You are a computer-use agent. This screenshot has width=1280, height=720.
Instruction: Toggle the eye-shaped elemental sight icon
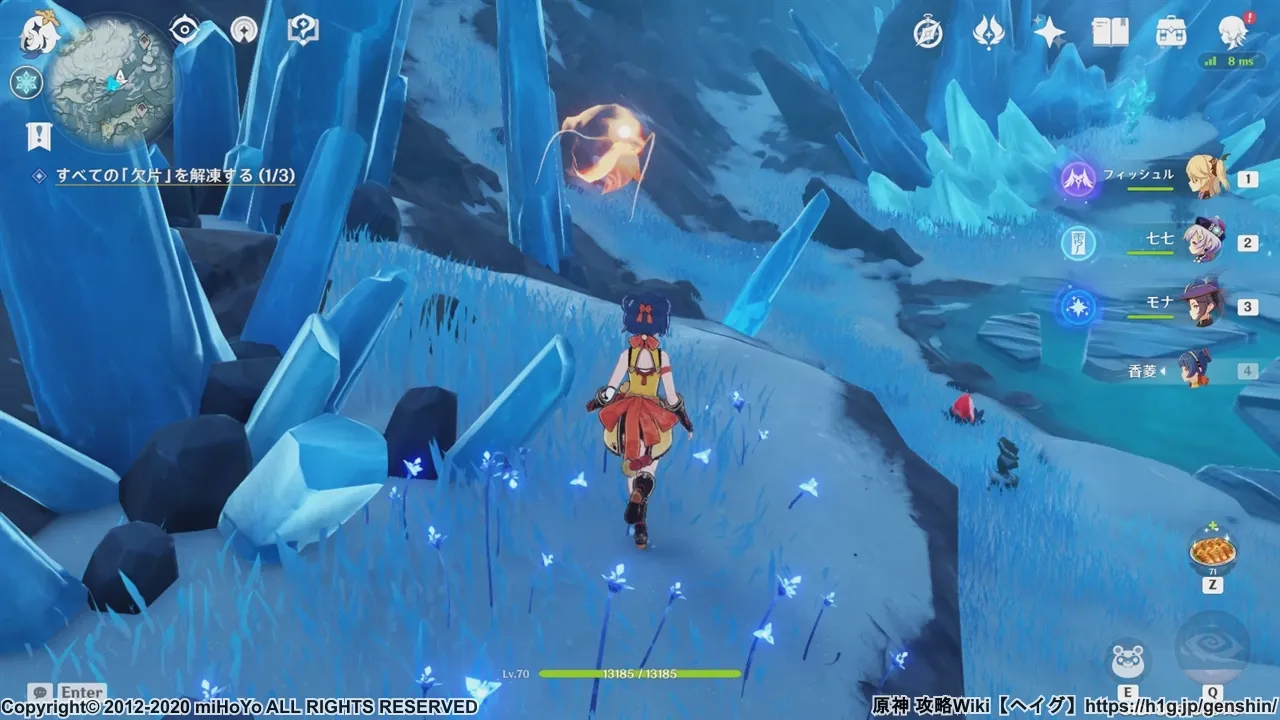click(x=183, y=30)
